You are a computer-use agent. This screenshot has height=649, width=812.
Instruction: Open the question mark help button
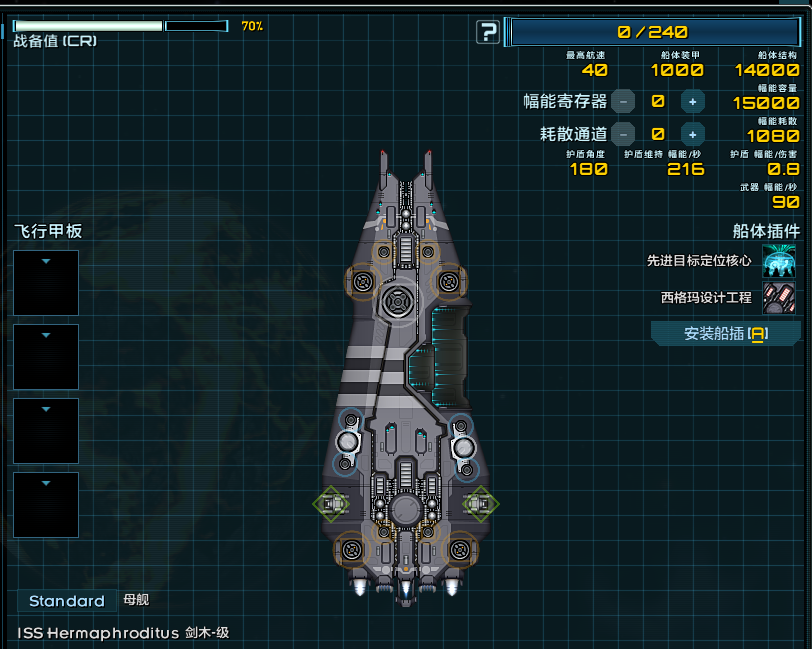[487, 33]
